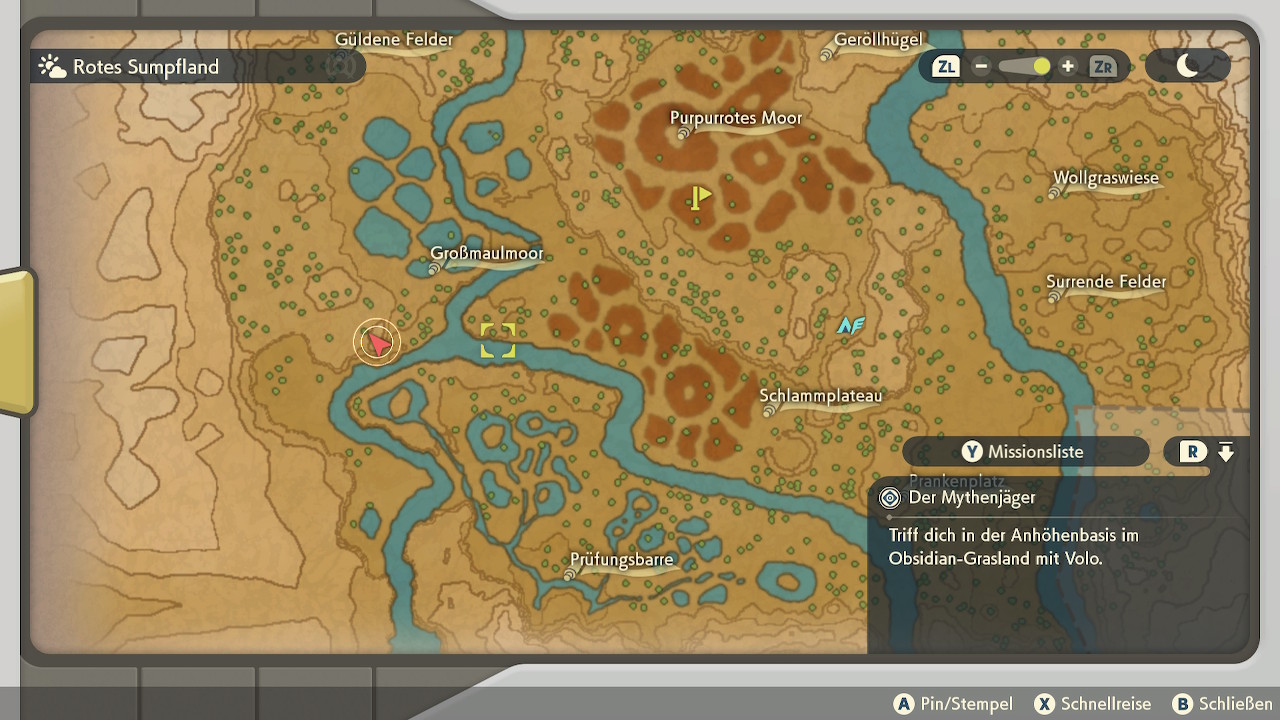
Task: Select the Prüfungsbarre location label
Action: (x=622, y=560)
